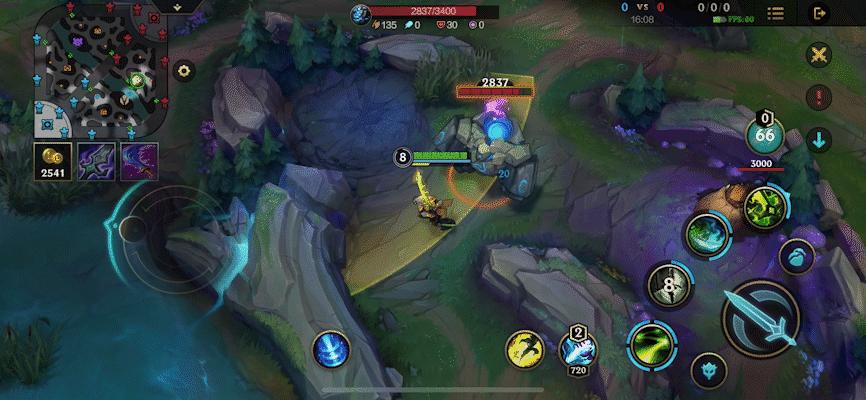The image size is (866, 400).
Task: Cast the Smite spell showing 720
Action: 577,349
